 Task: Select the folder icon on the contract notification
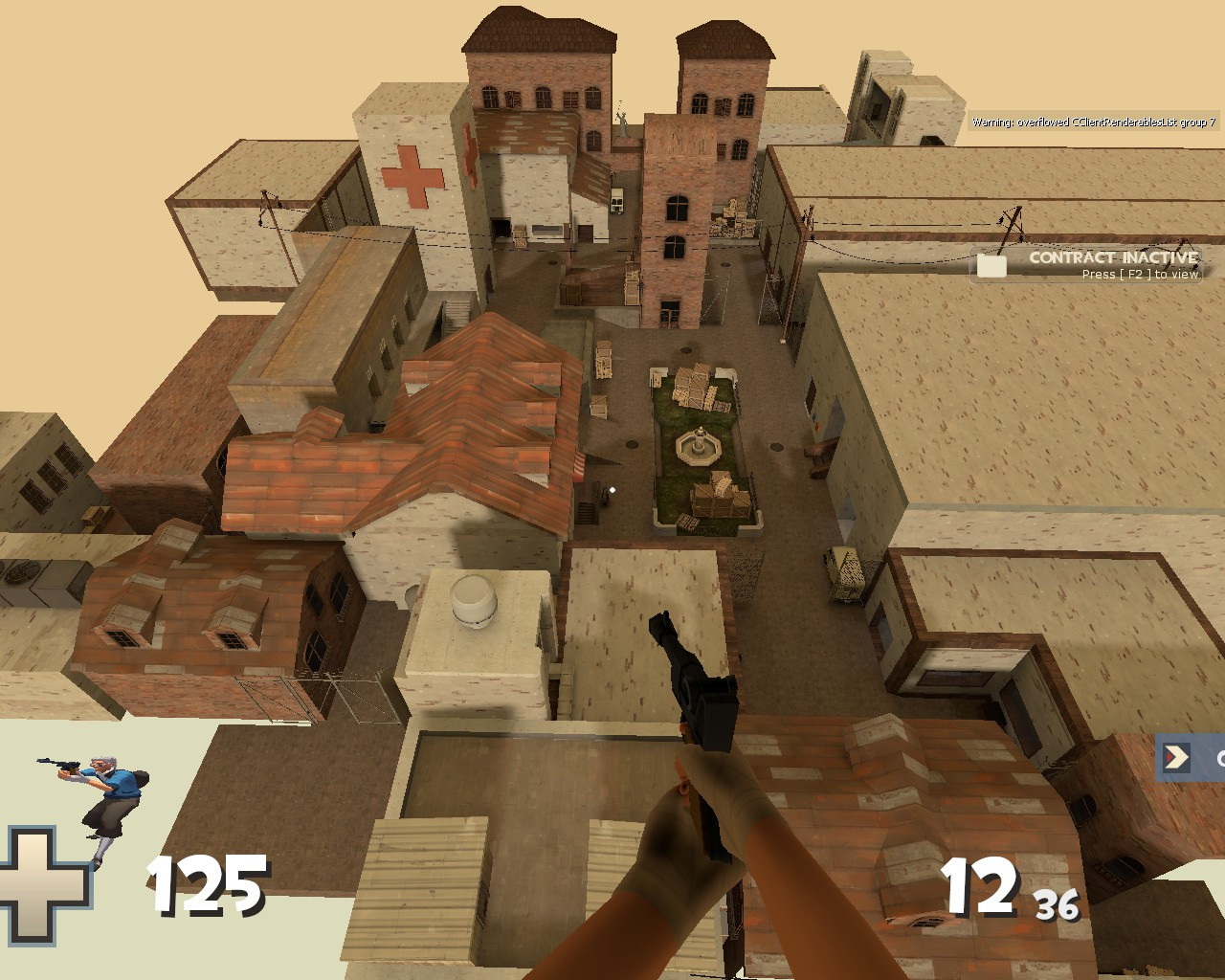click(992, 265)
